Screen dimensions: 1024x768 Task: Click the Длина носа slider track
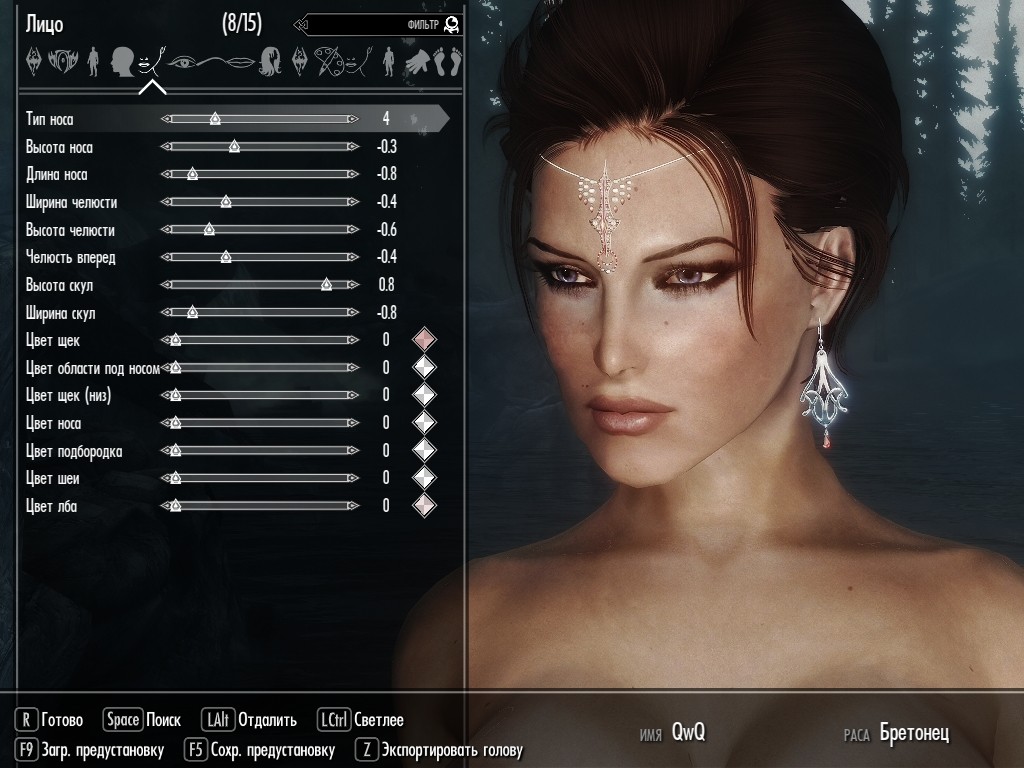(x=260, y=174)
